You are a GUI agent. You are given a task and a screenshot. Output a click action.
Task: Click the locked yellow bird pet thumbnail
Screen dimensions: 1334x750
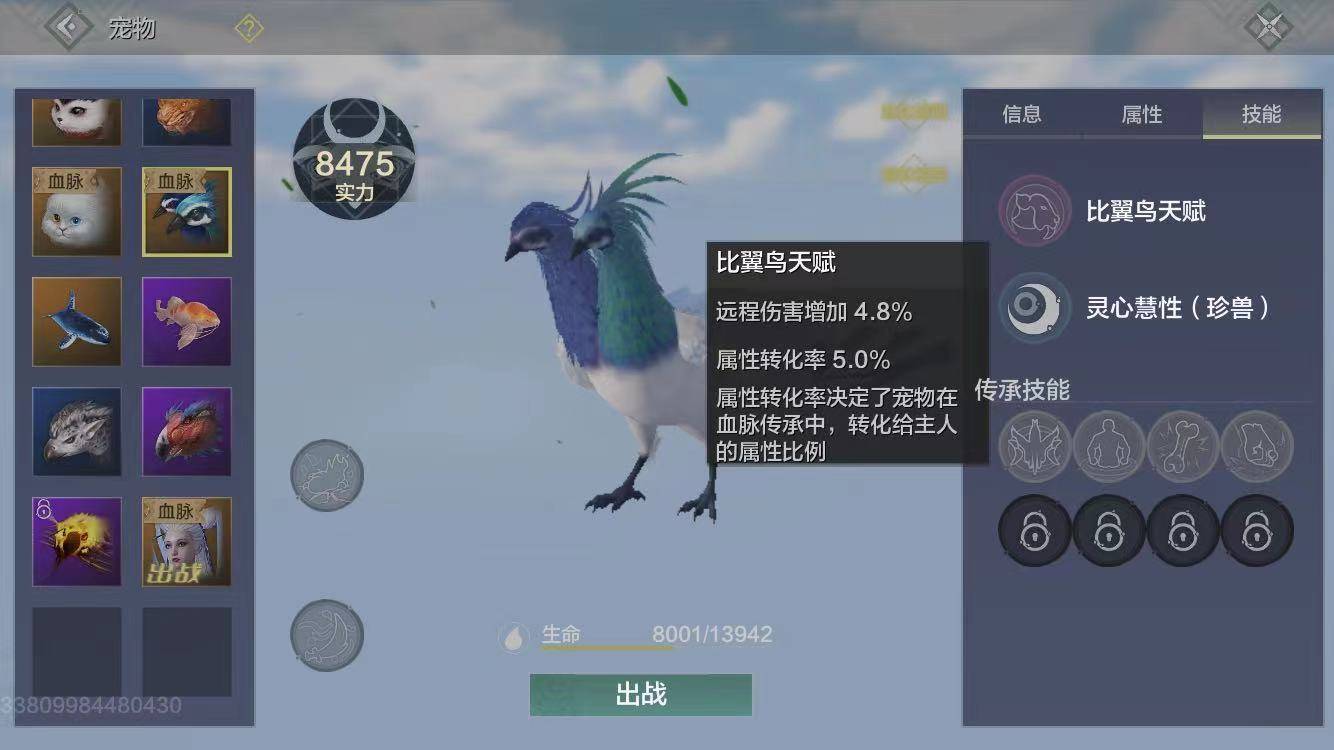(x=77, y=541)
